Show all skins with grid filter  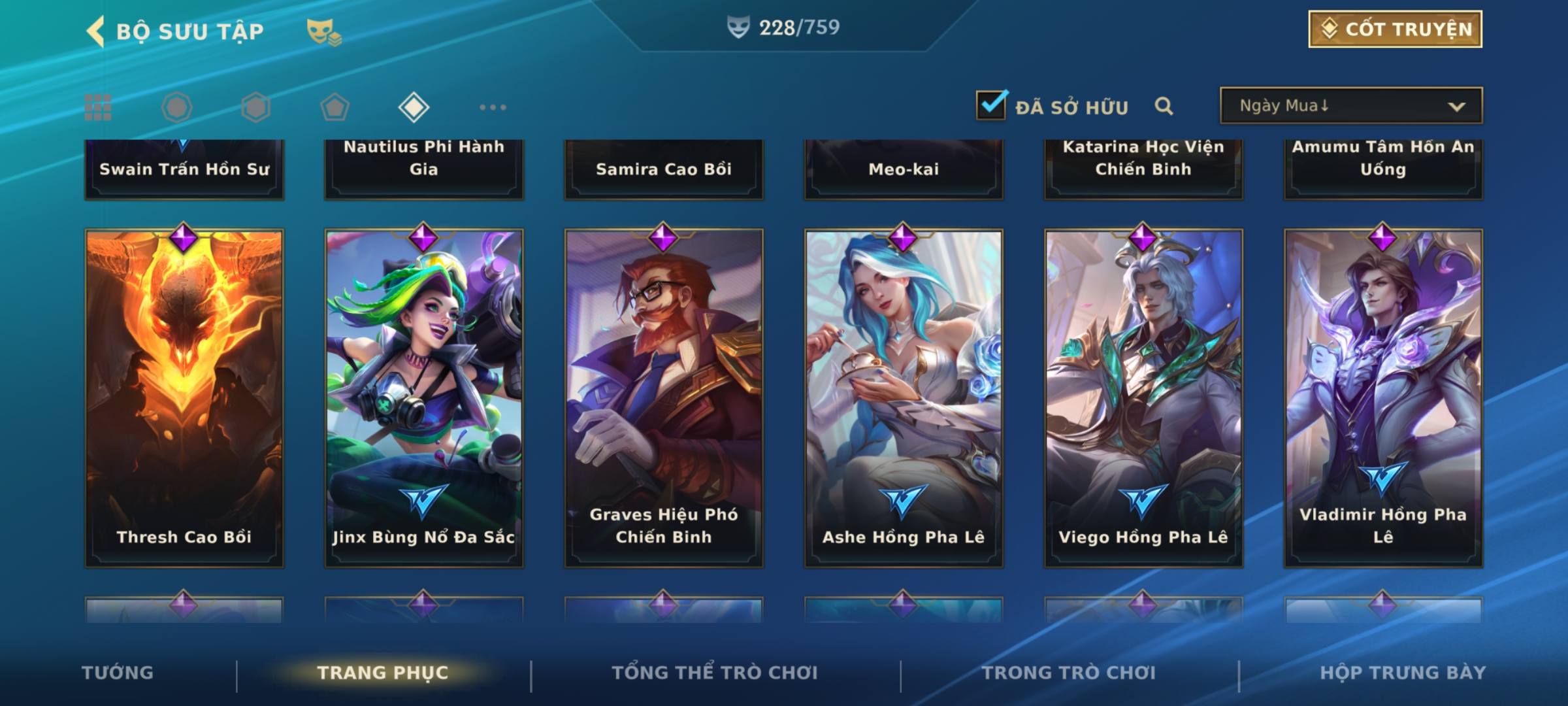click(x=98, y=107)
